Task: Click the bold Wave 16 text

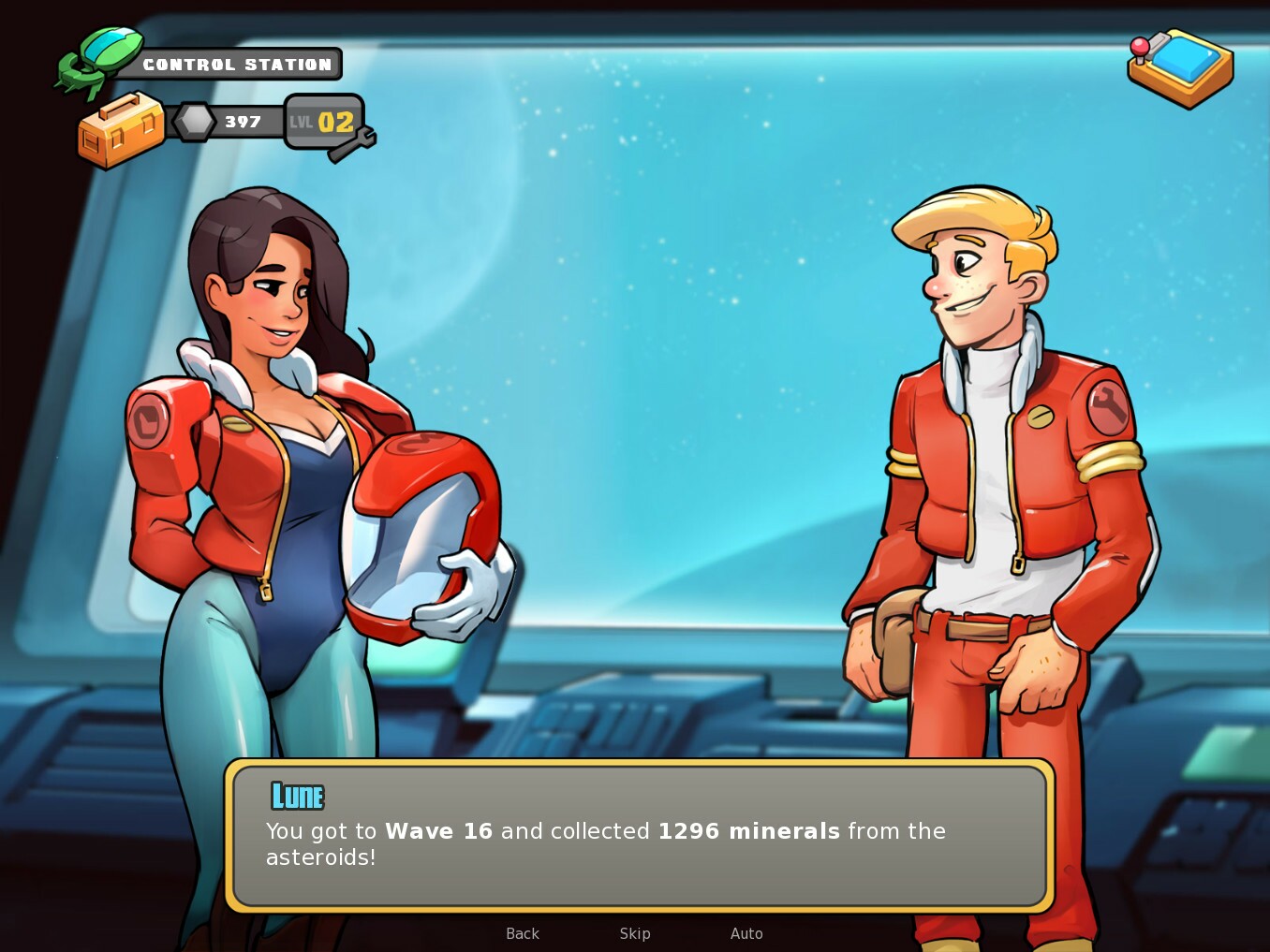Action: 438,830
